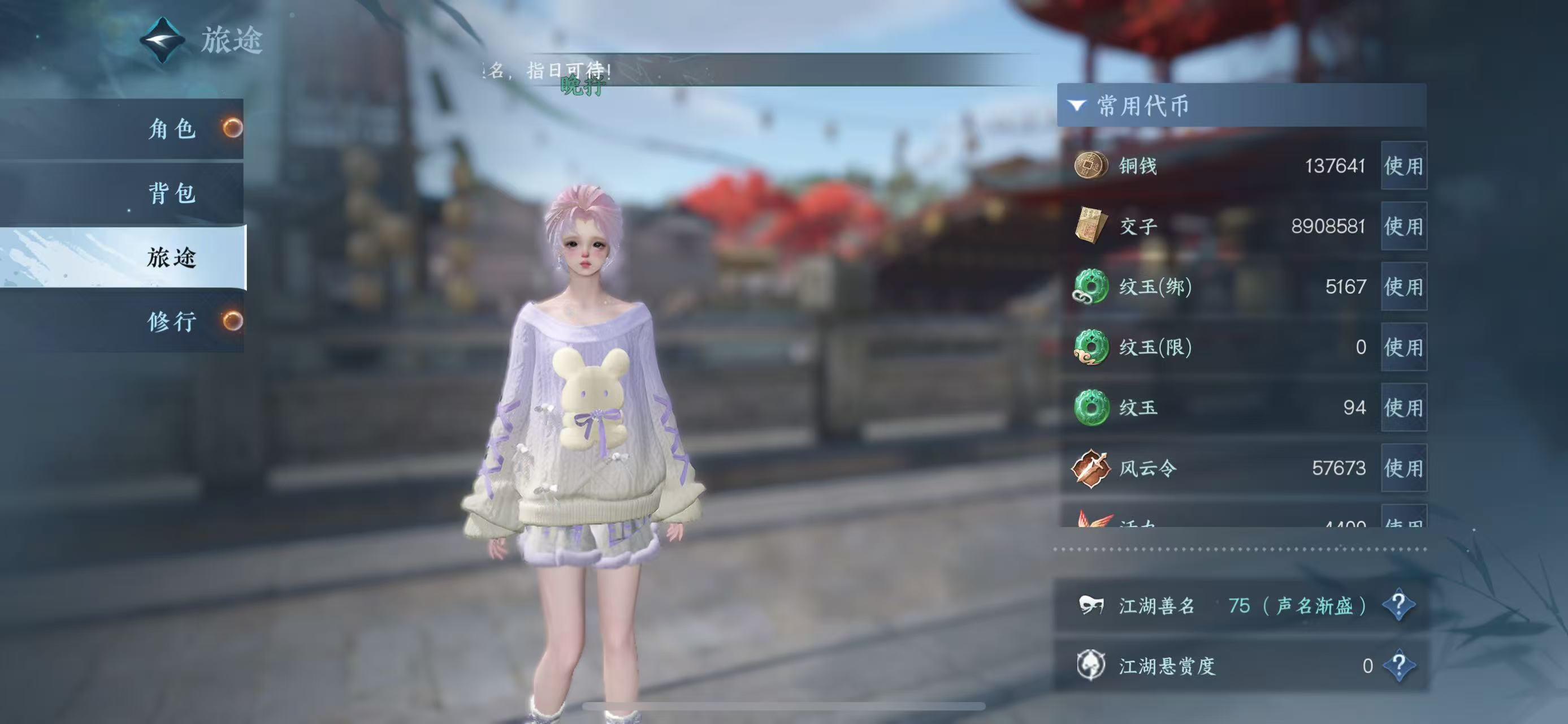The width and height of the screenshot is (1568, 724).
Task: Click 使用 for 风云令
Action: tap(1403, 468)
